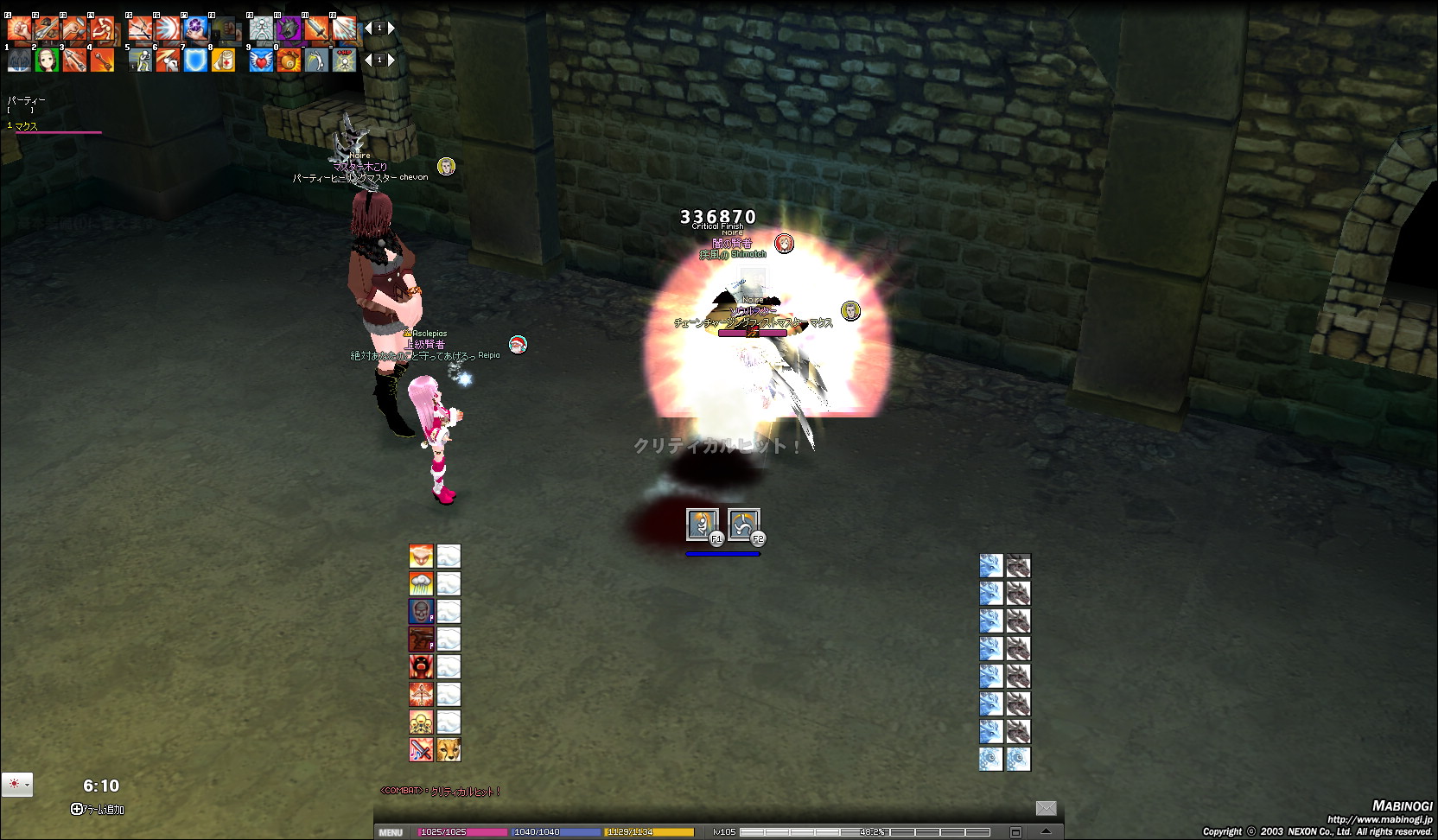1438x840 pixels.
Task: Go to next page of top hotbar
Action: [x=391, y=29]
